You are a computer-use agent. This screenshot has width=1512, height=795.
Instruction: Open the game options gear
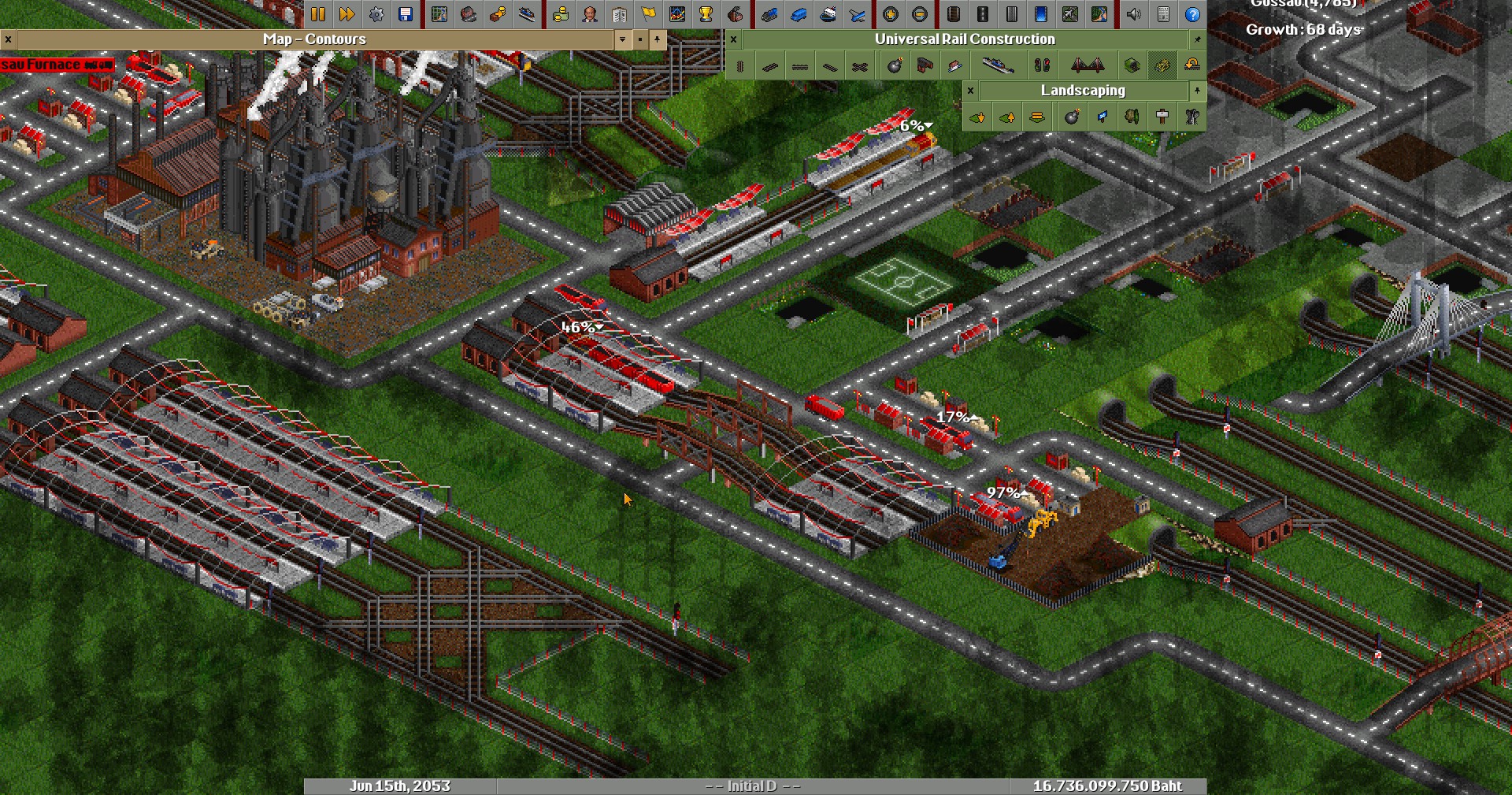pos(376,14)
